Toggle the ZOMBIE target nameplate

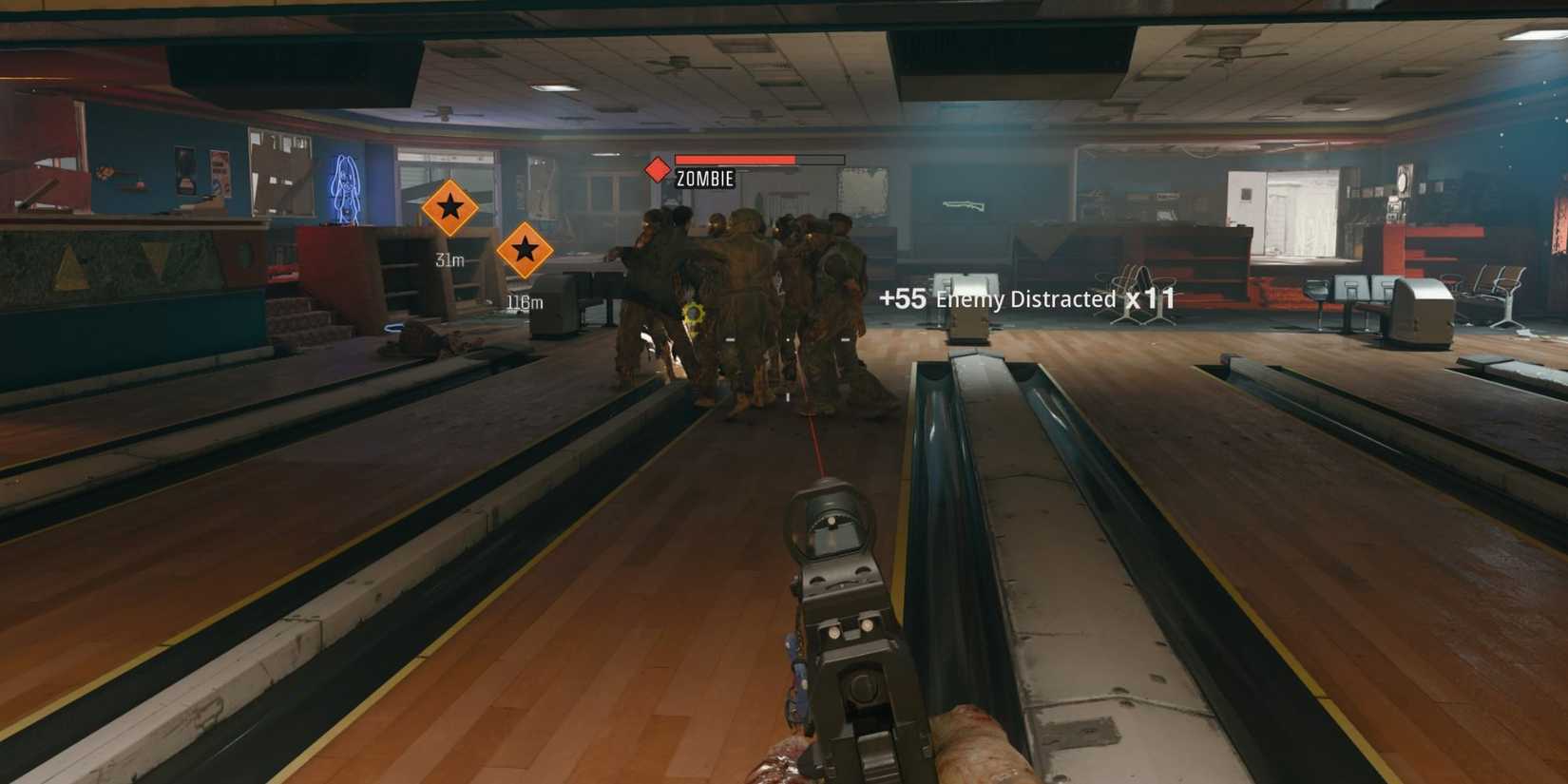click(704, 178)
